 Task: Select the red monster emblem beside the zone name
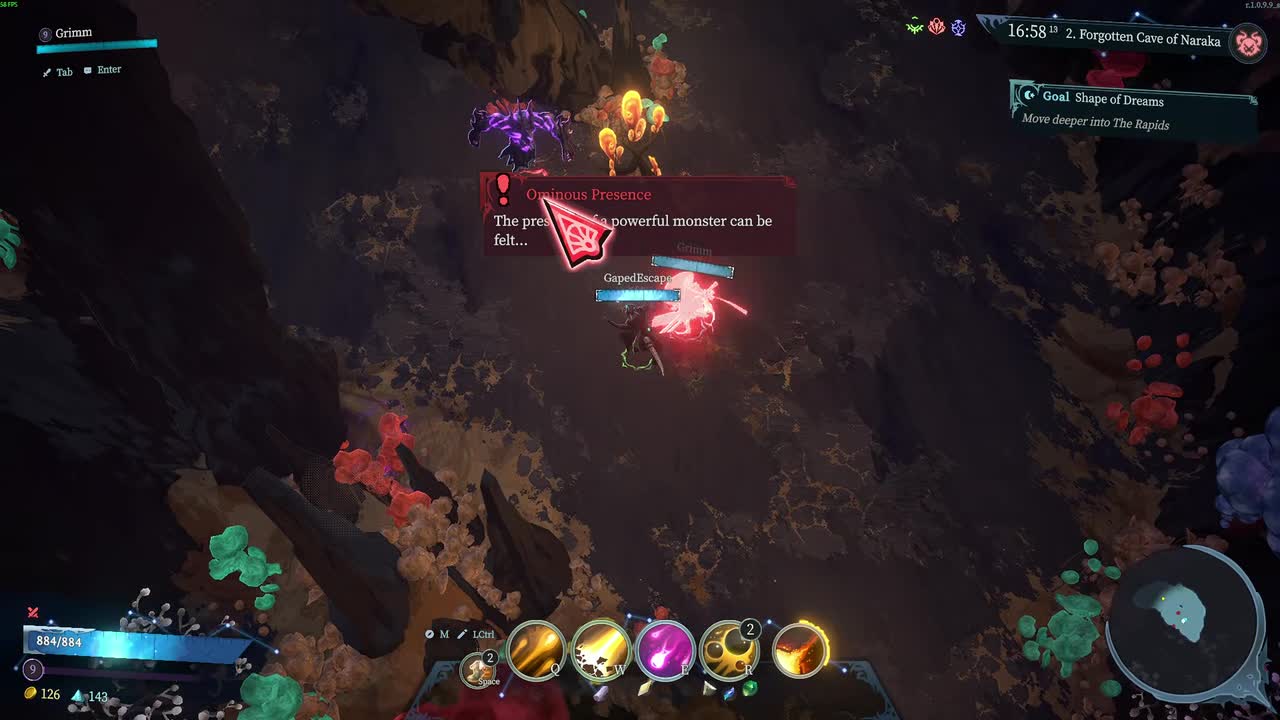1246,42
